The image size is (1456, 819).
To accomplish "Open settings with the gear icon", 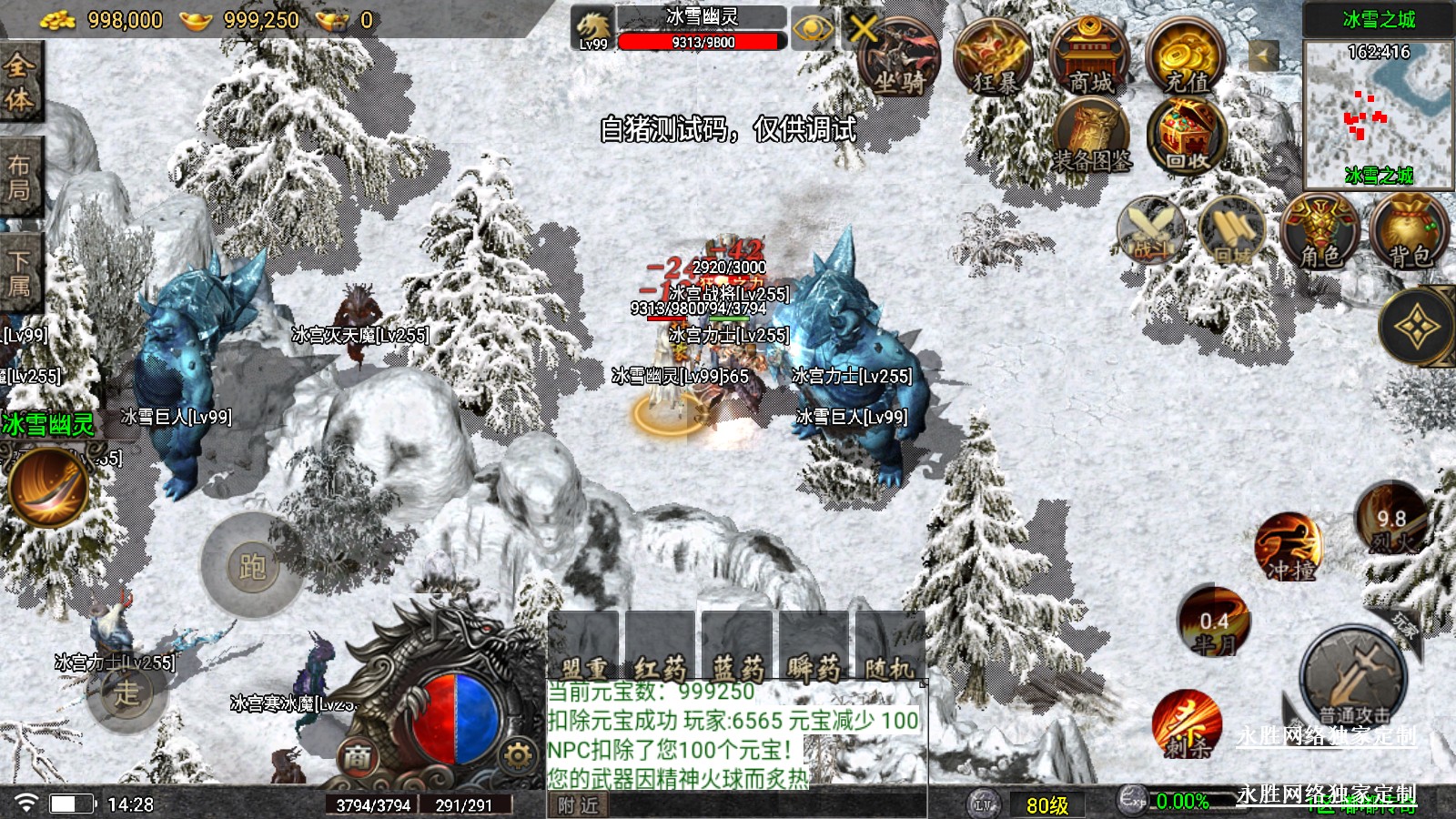I will click(x=518, y=755).
